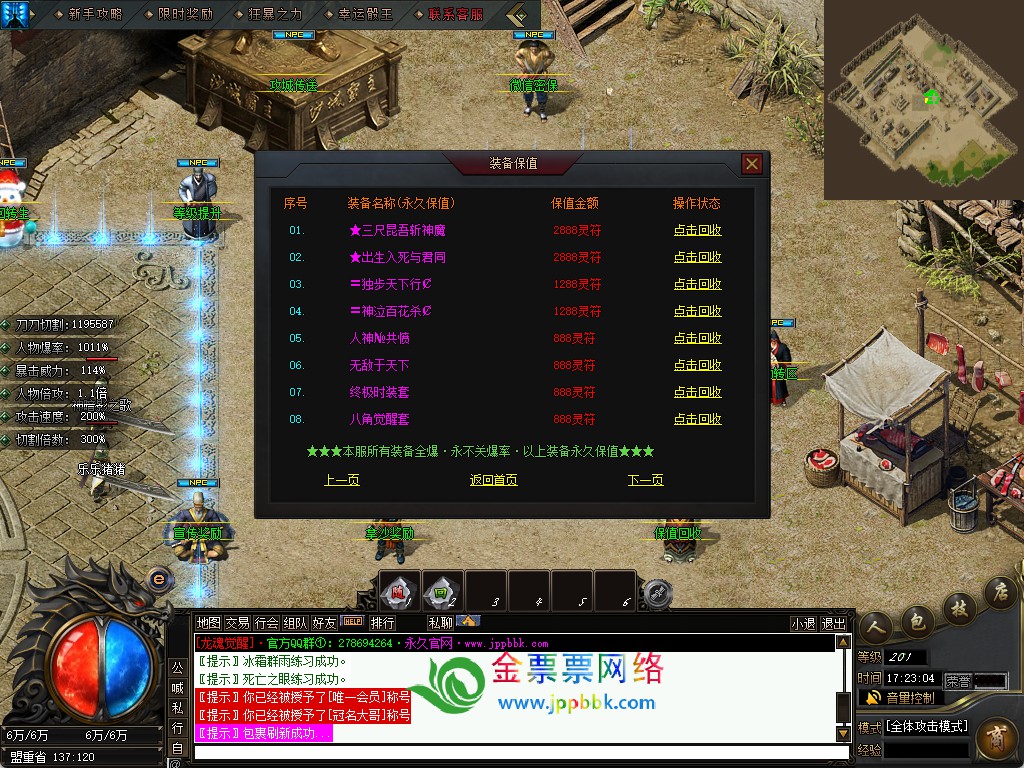The height and width of the screenshot is (768, 1024).
Task: Open the 地图 map button
Action: (x=208, y=623)
